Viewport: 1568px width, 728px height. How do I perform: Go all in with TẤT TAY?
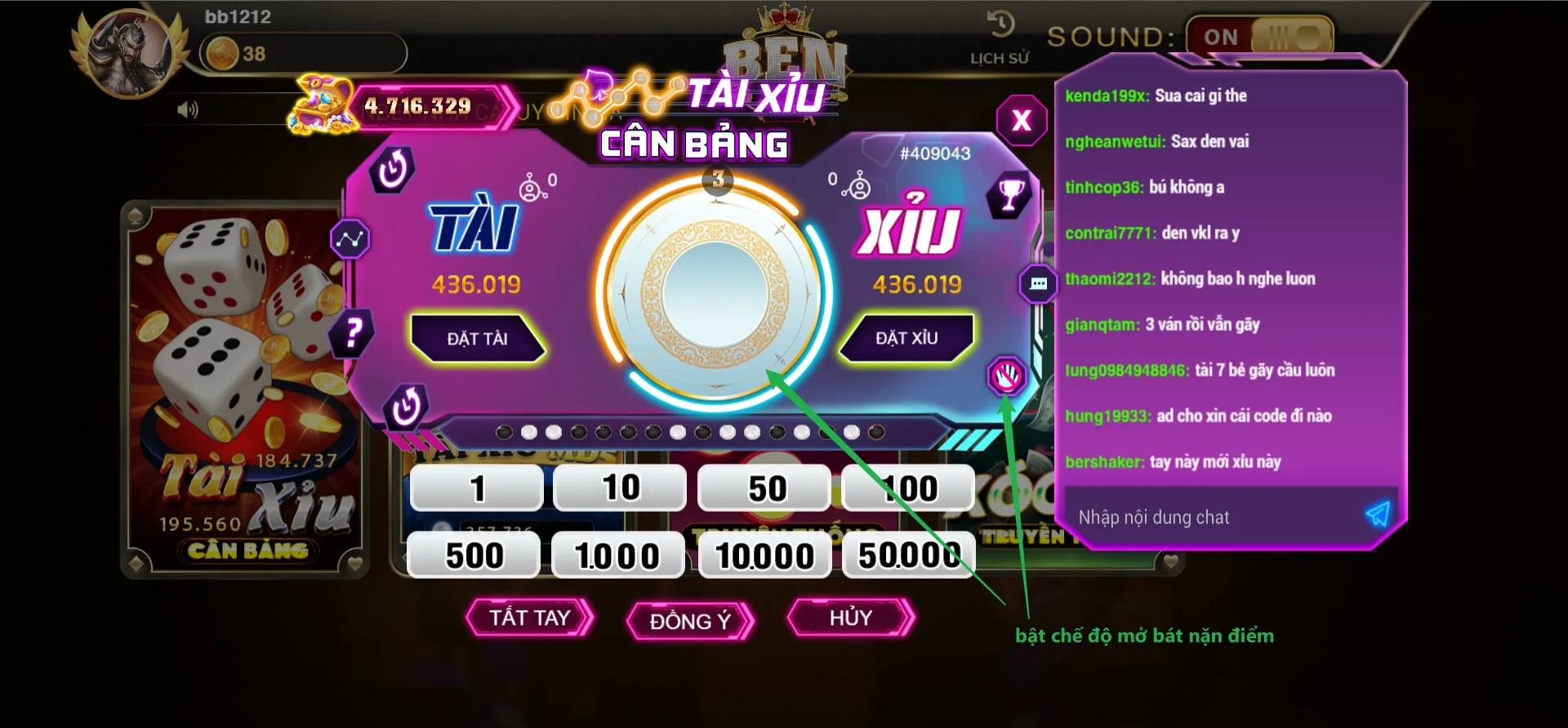tap(529, 618)
